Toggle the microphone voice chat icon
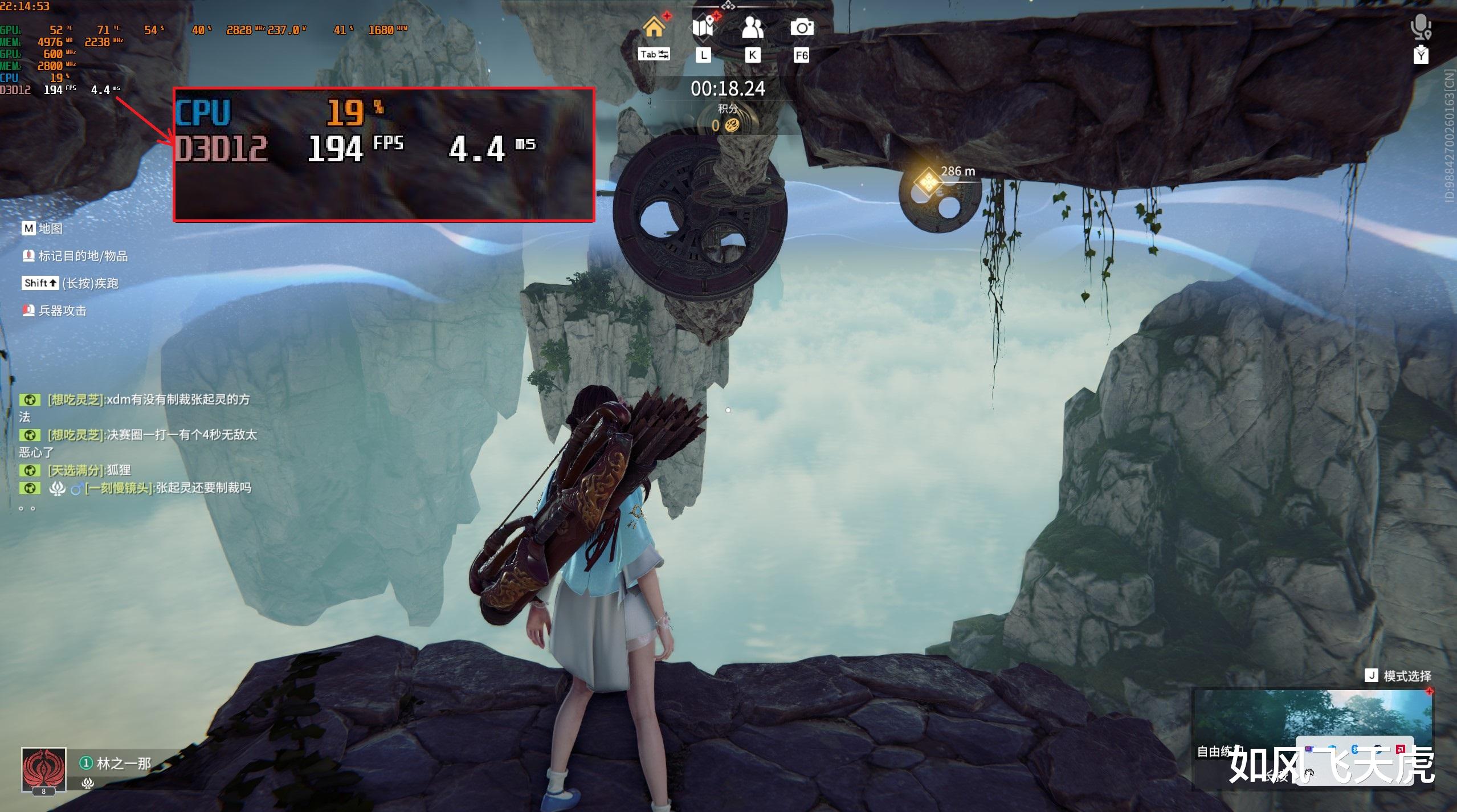The image size is (1457, 812). (x=1421, y=26)
